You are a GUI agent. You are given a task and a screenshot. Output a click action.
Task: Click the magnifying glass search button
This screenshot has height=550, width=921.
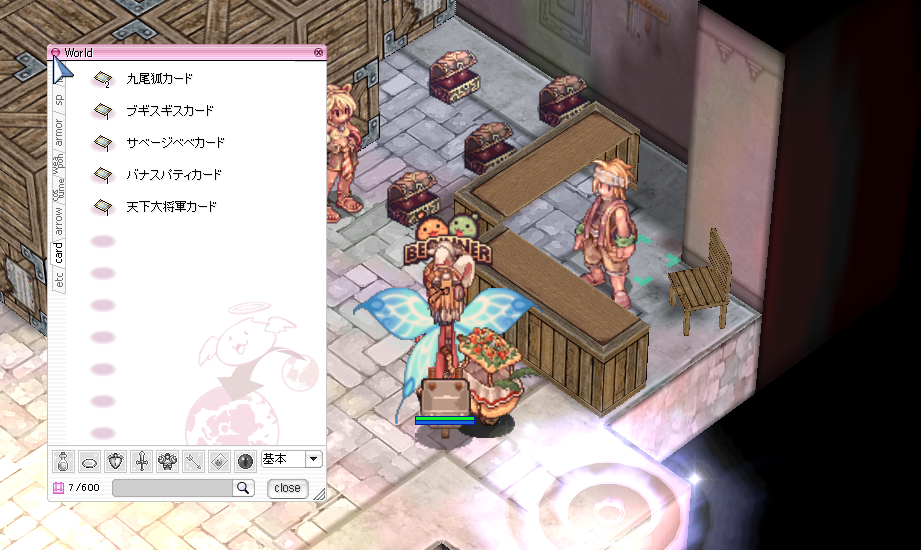[243, 488]
